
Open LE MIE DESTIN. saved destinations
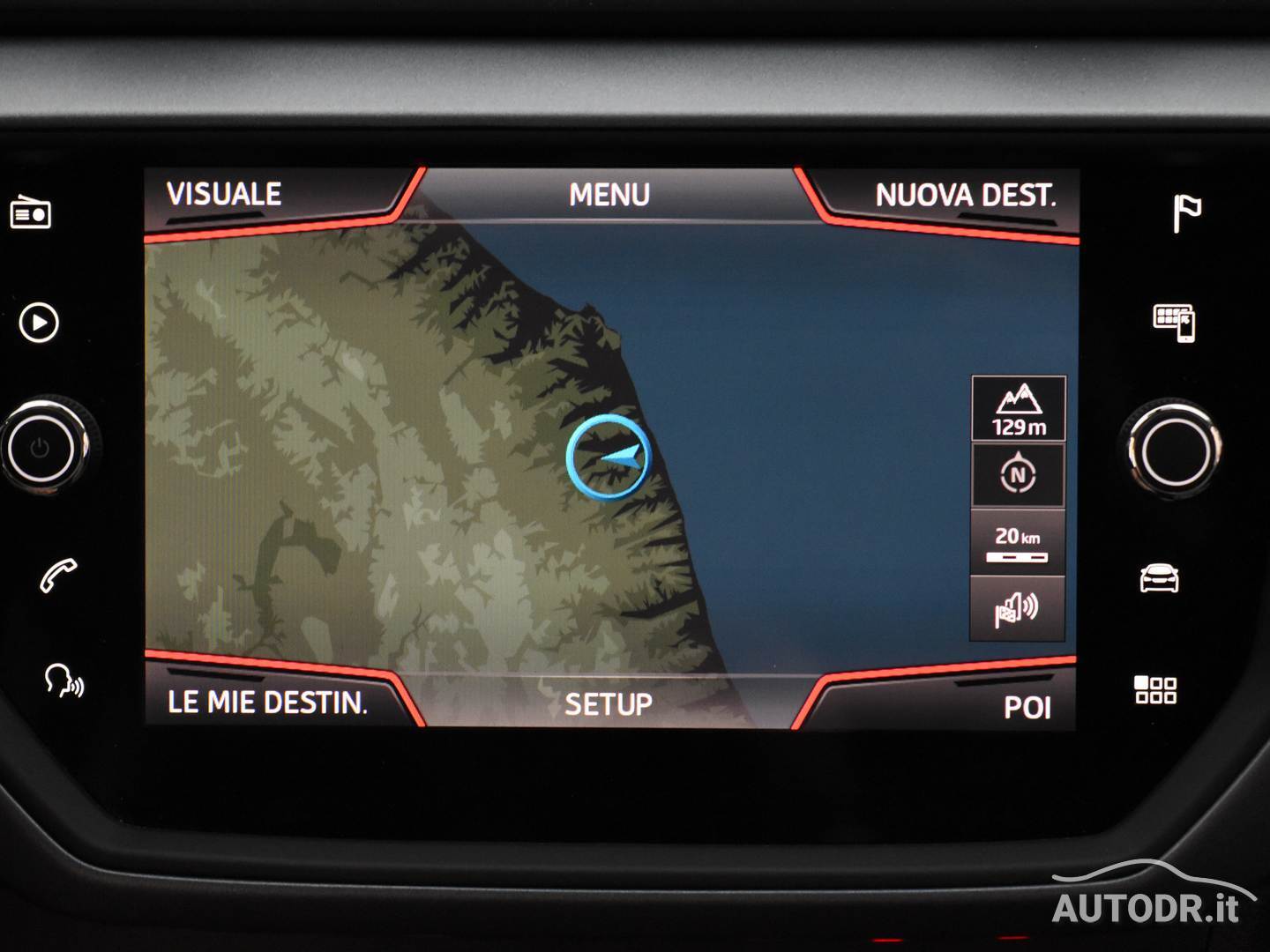[x=267, y=703]
